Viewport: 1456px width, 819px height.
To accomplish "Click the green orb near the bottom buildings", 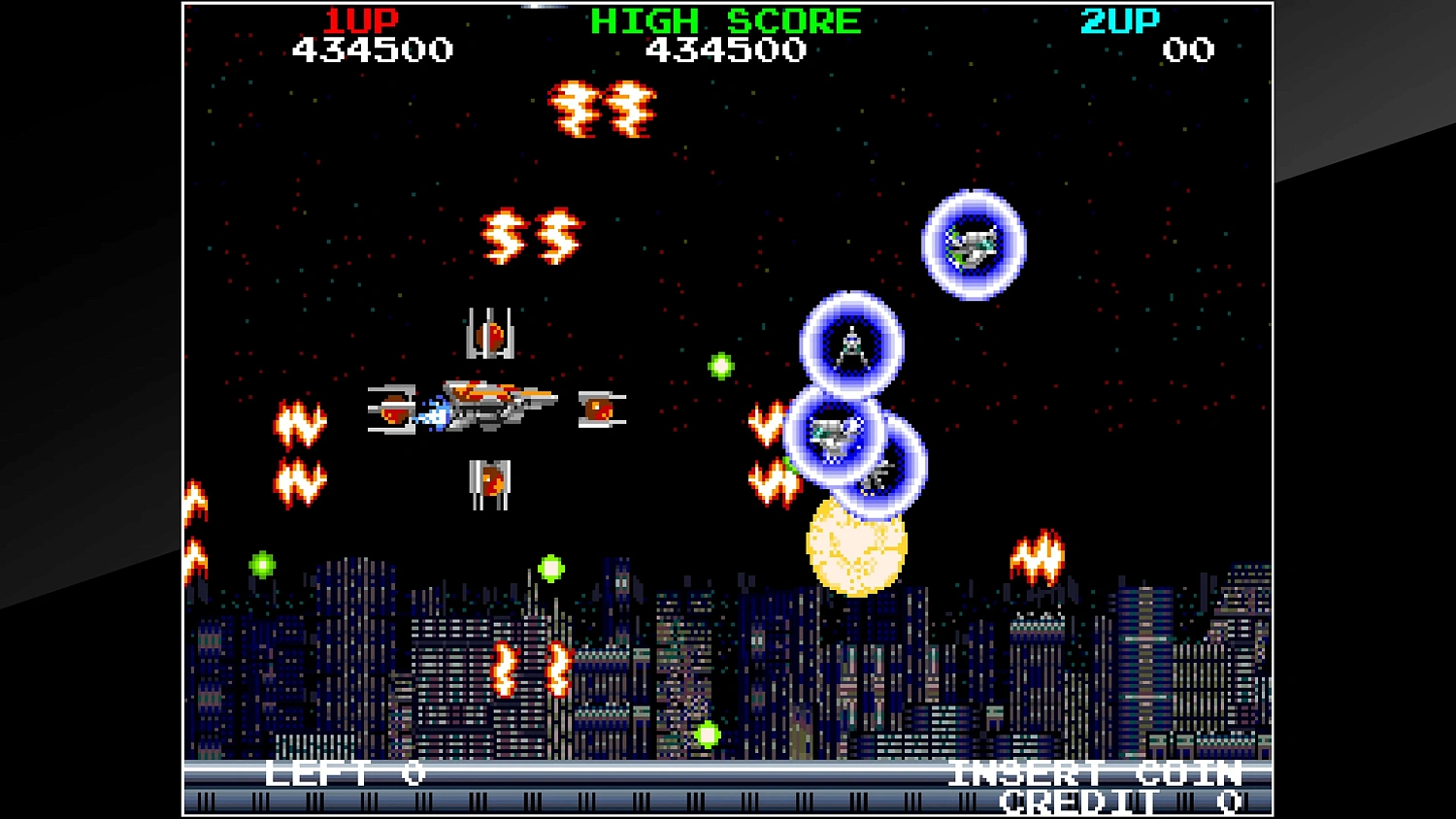I will point(708,735).
